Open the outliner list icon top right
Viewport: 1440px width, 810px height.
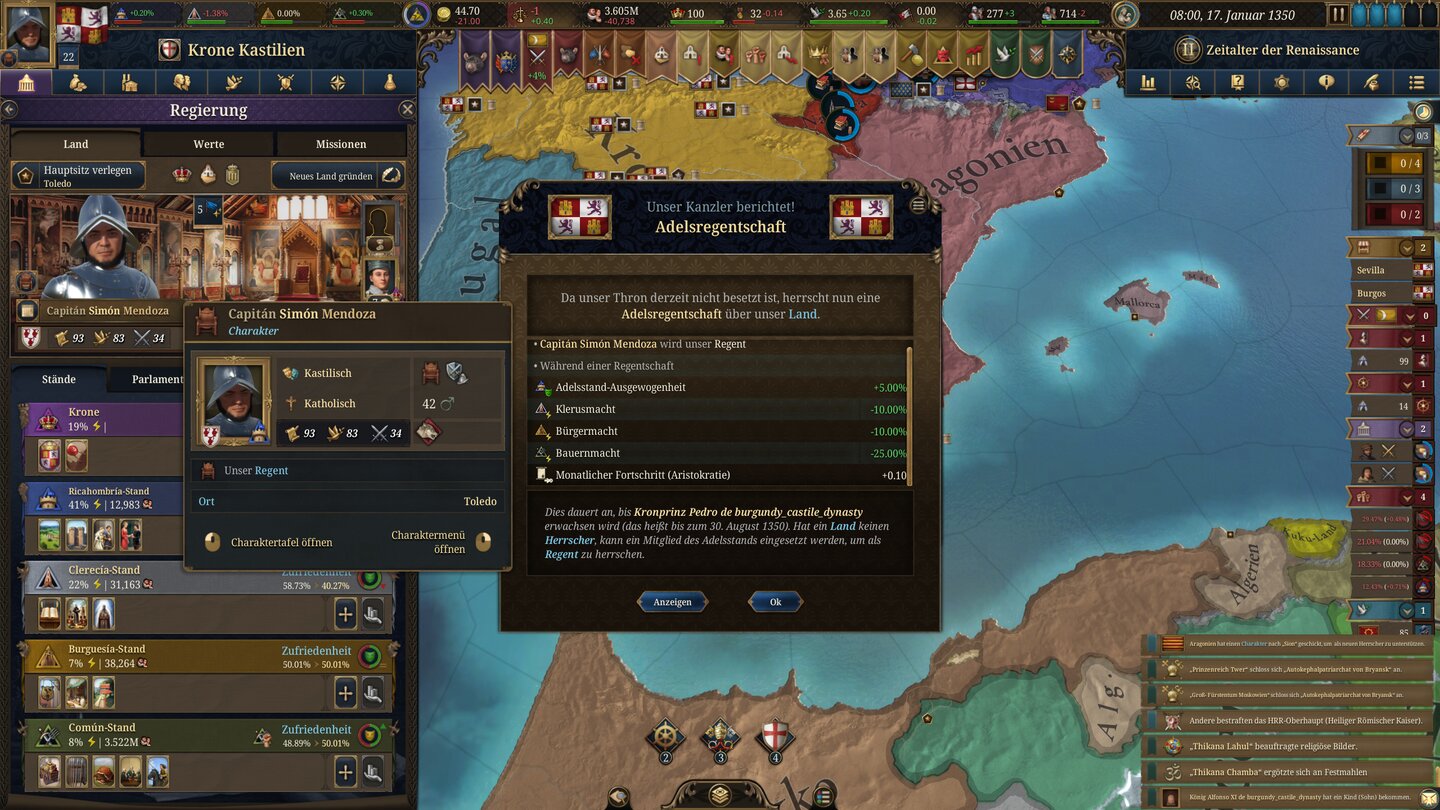(1416, 83)
